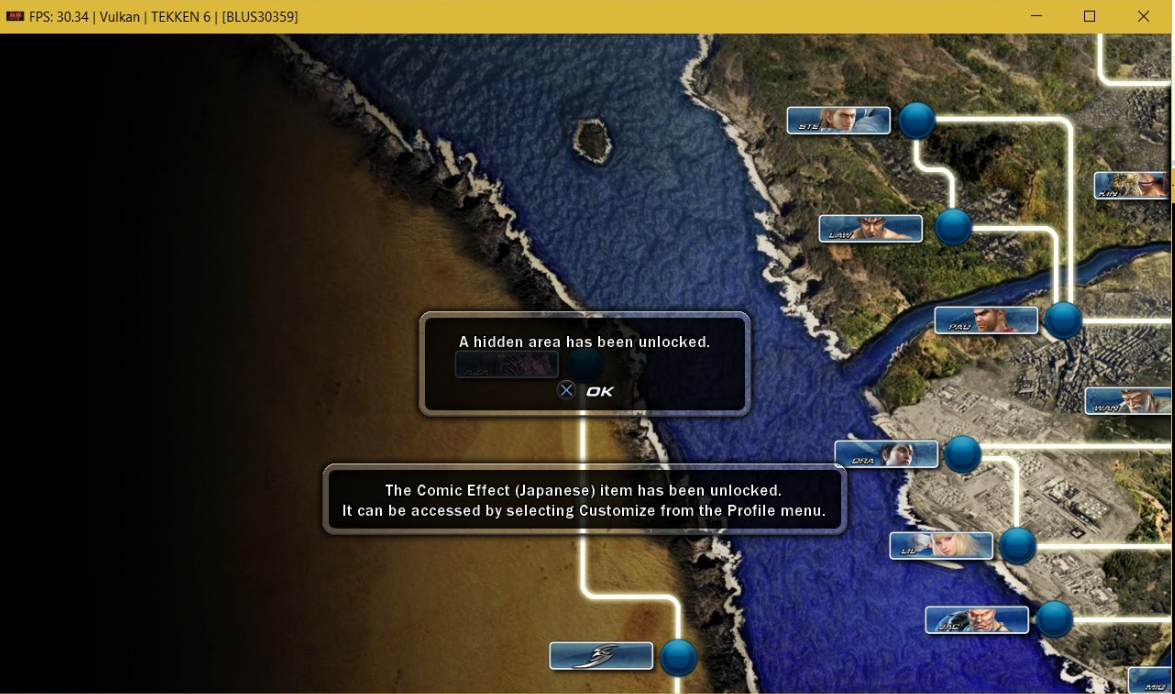Select the MIG stage tile
Image resolution: width=1175 pixels, height=694 pixels.
click(x=1152, y=681)
